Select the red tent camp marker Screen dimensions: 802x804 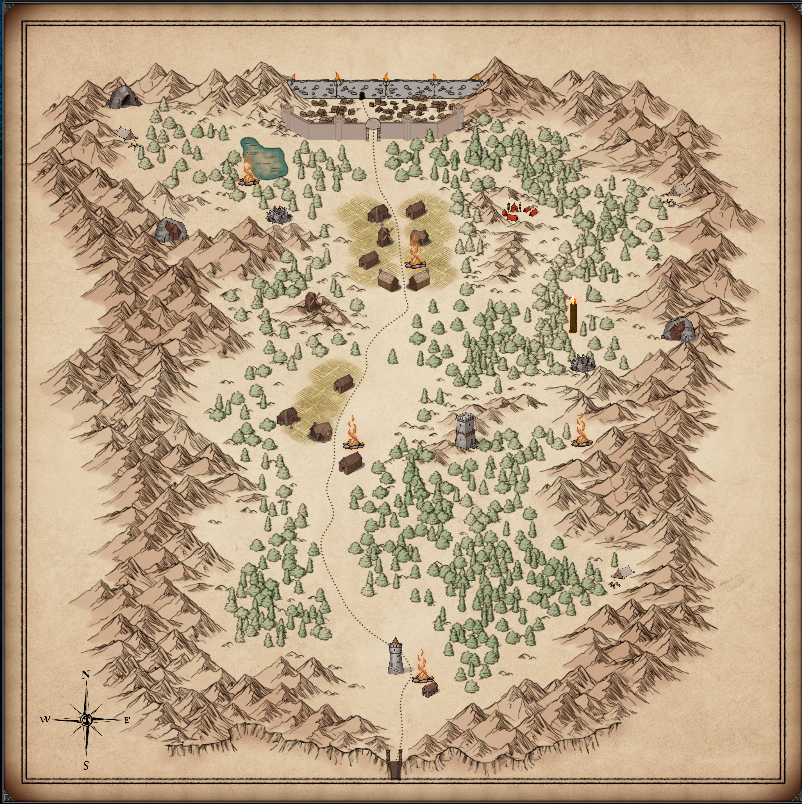pyautogui.click(x=519, y=210)
